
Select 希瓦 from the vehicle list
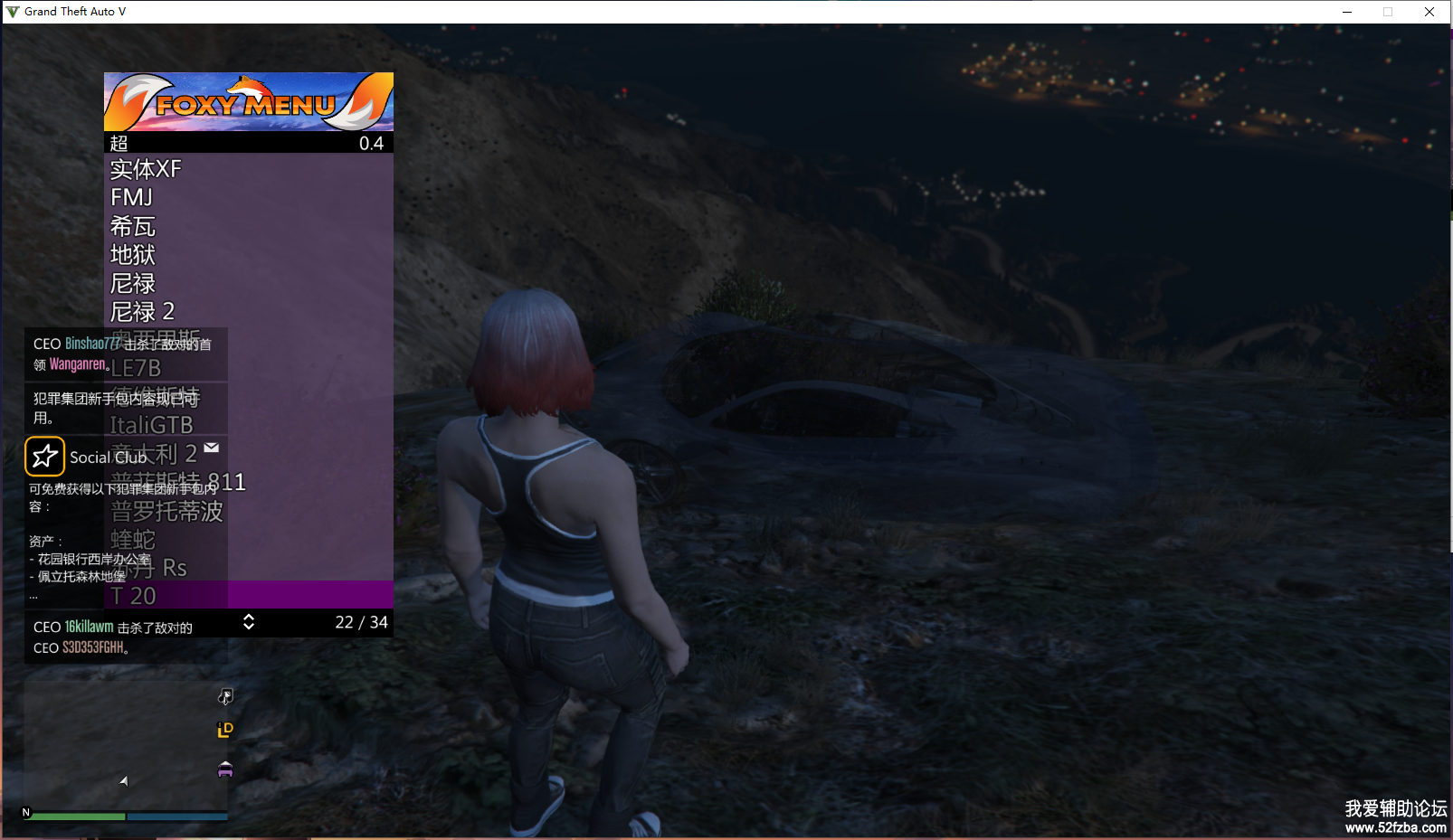click(x=133, y=226)
